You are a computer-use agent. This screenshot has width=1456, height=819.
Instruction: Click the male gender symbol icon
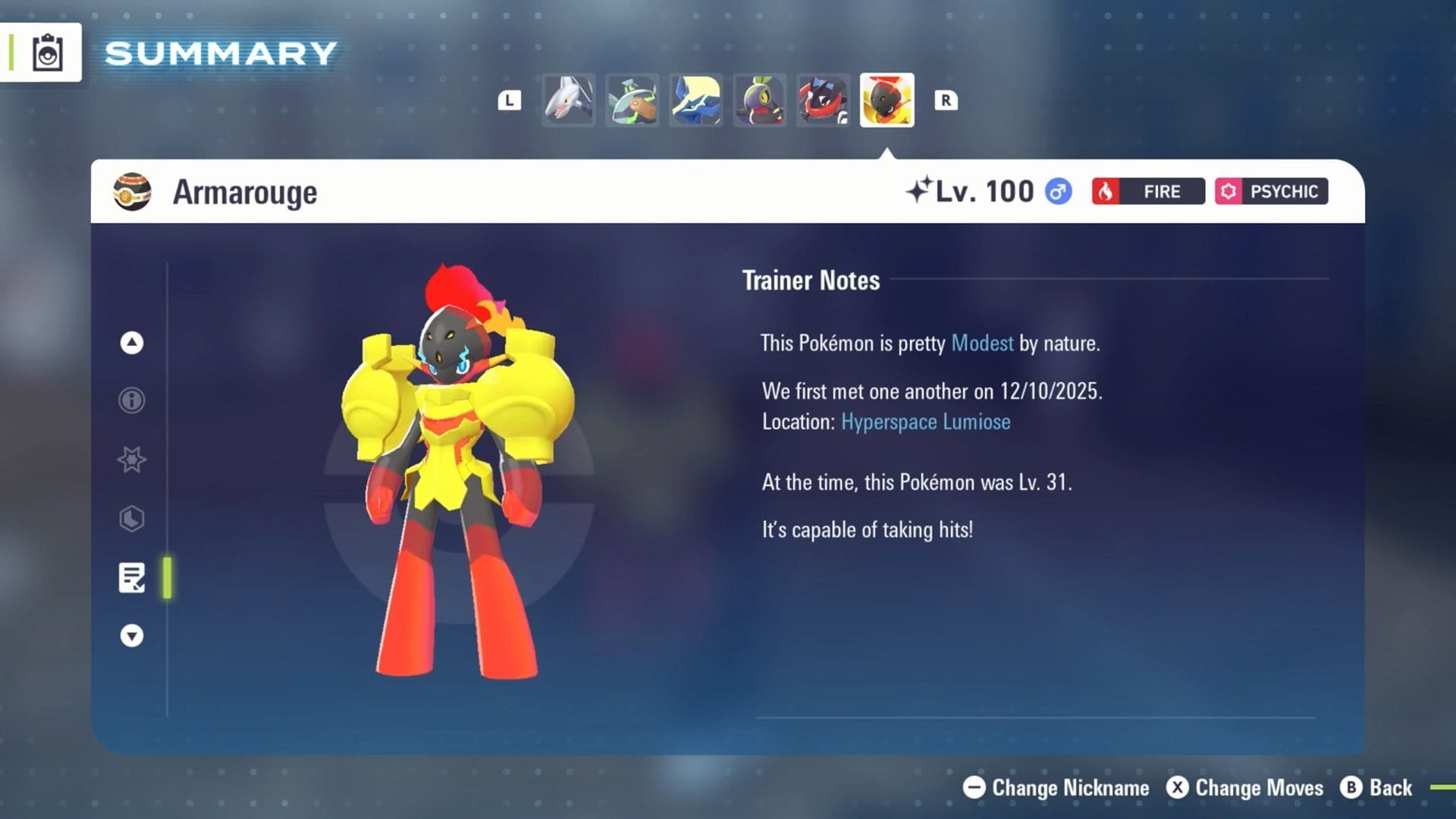coord(1058,191)
